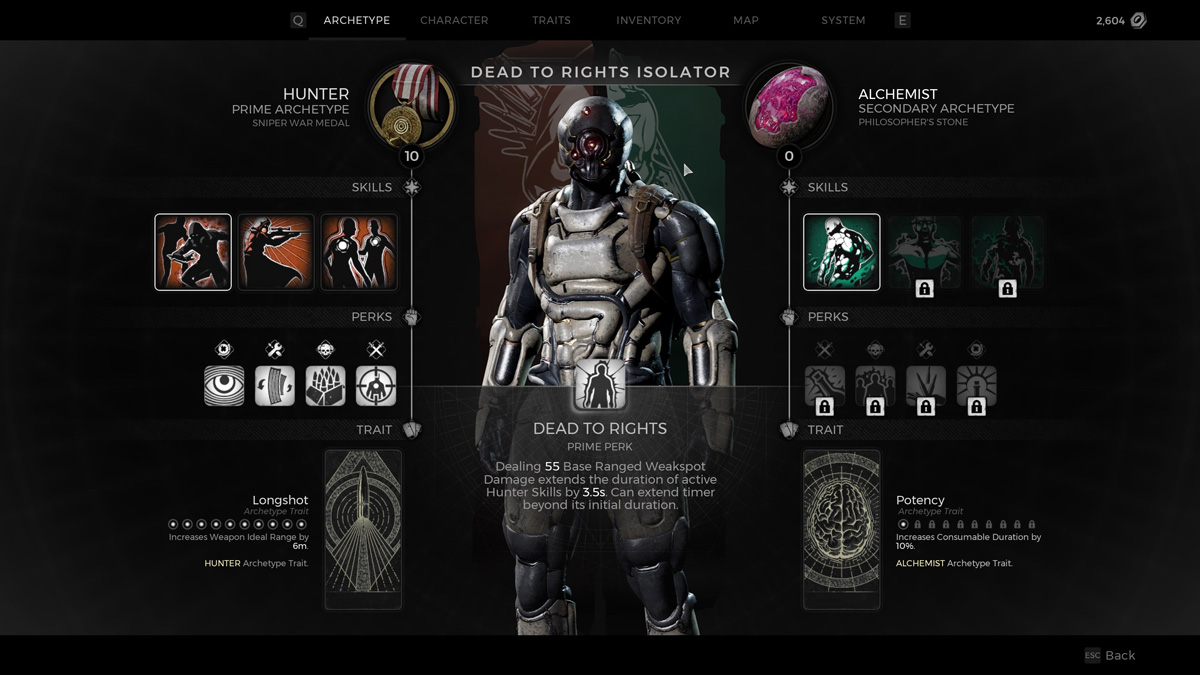
Task: Select the eye-shaped Hunter perk
Action: point(224,385)
